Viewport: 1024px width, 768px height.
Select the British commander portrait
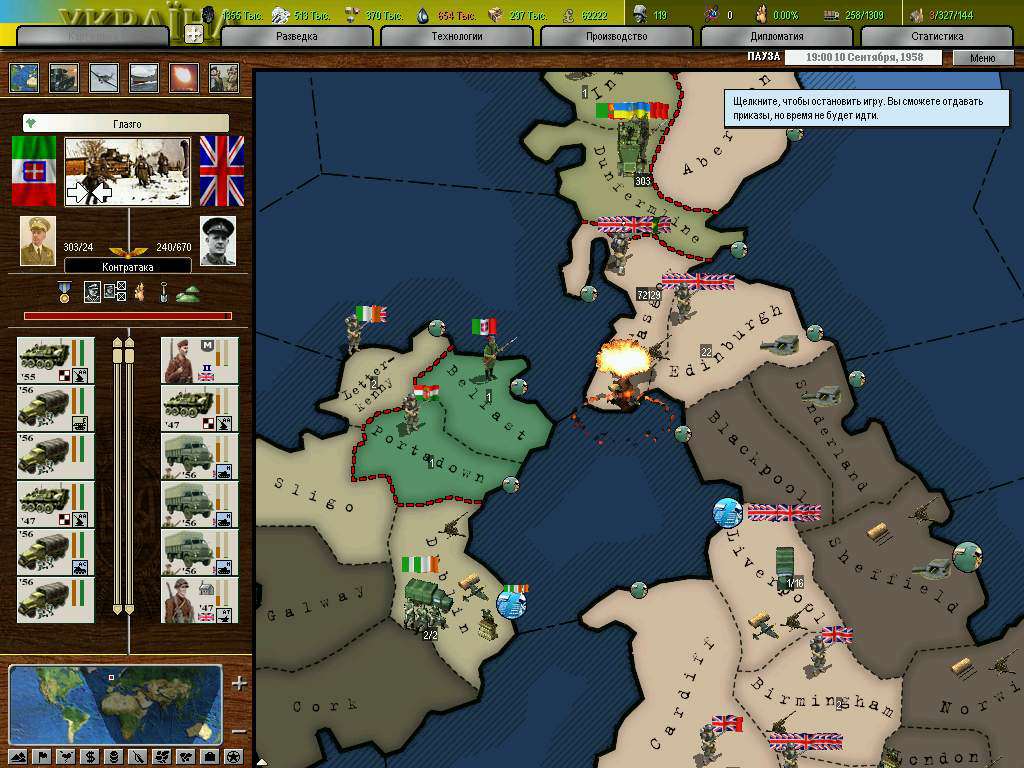[218, 241]
